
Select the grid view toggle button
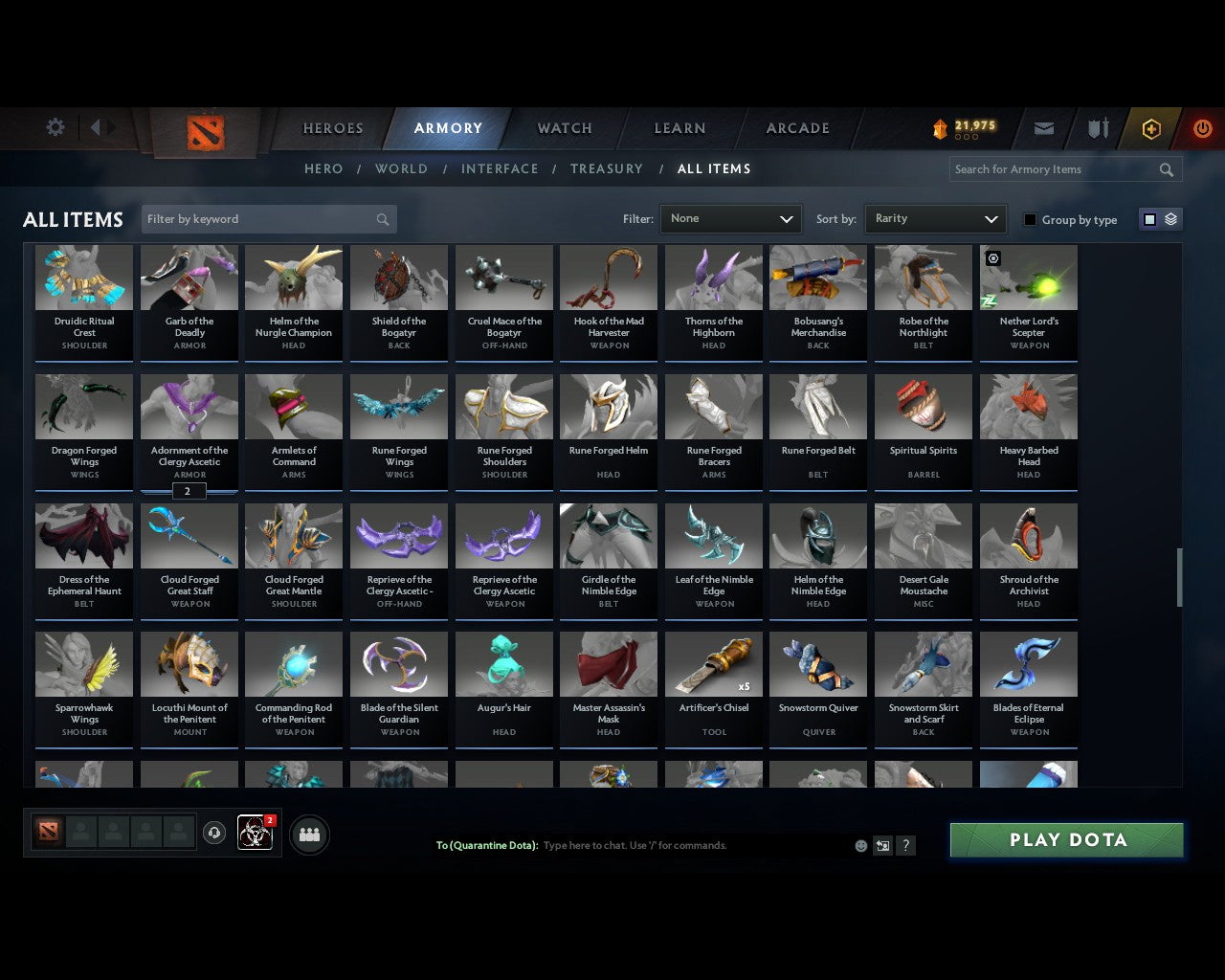pyautogui.click(x=1149, y=219)
